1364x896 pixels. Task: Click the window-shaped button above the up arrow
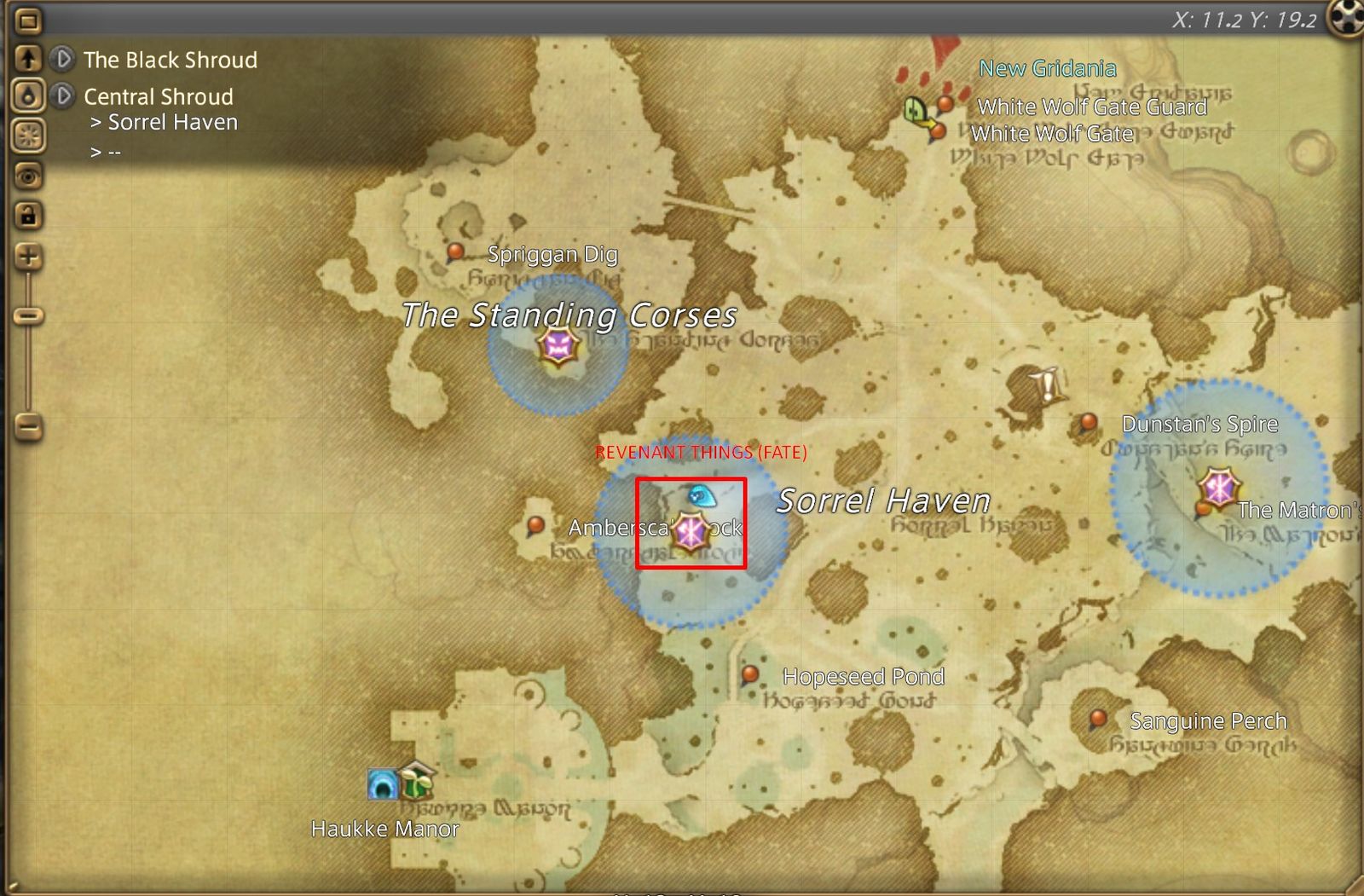pos(28,20)
